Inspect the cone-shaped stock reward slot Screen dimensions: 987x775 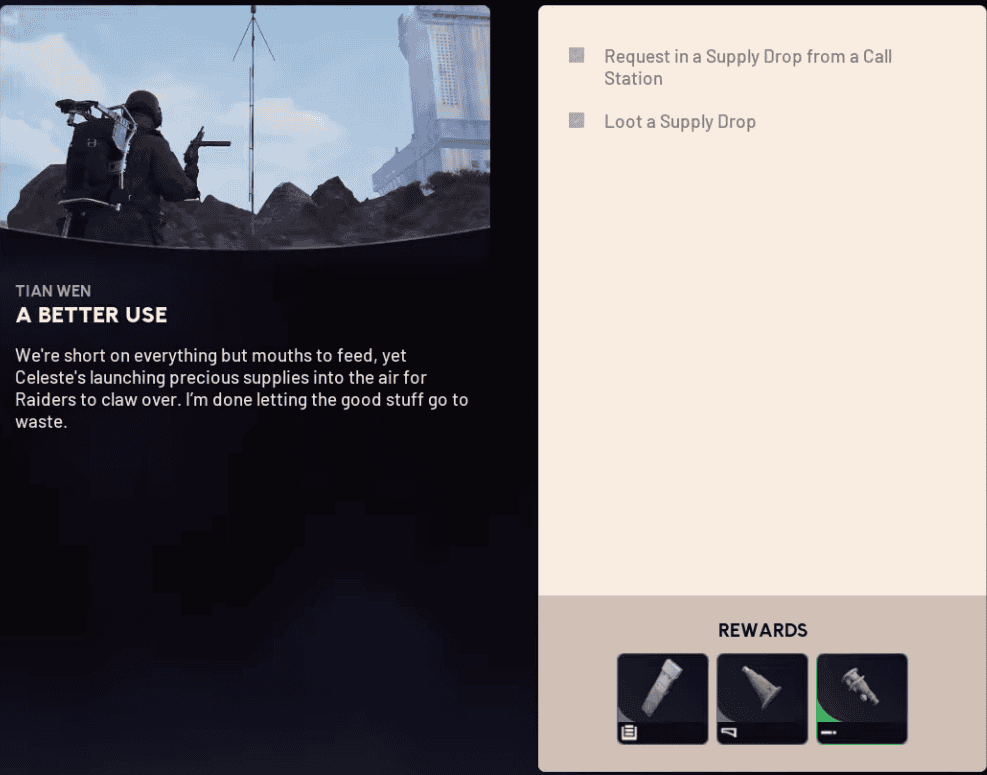point(762,698)
